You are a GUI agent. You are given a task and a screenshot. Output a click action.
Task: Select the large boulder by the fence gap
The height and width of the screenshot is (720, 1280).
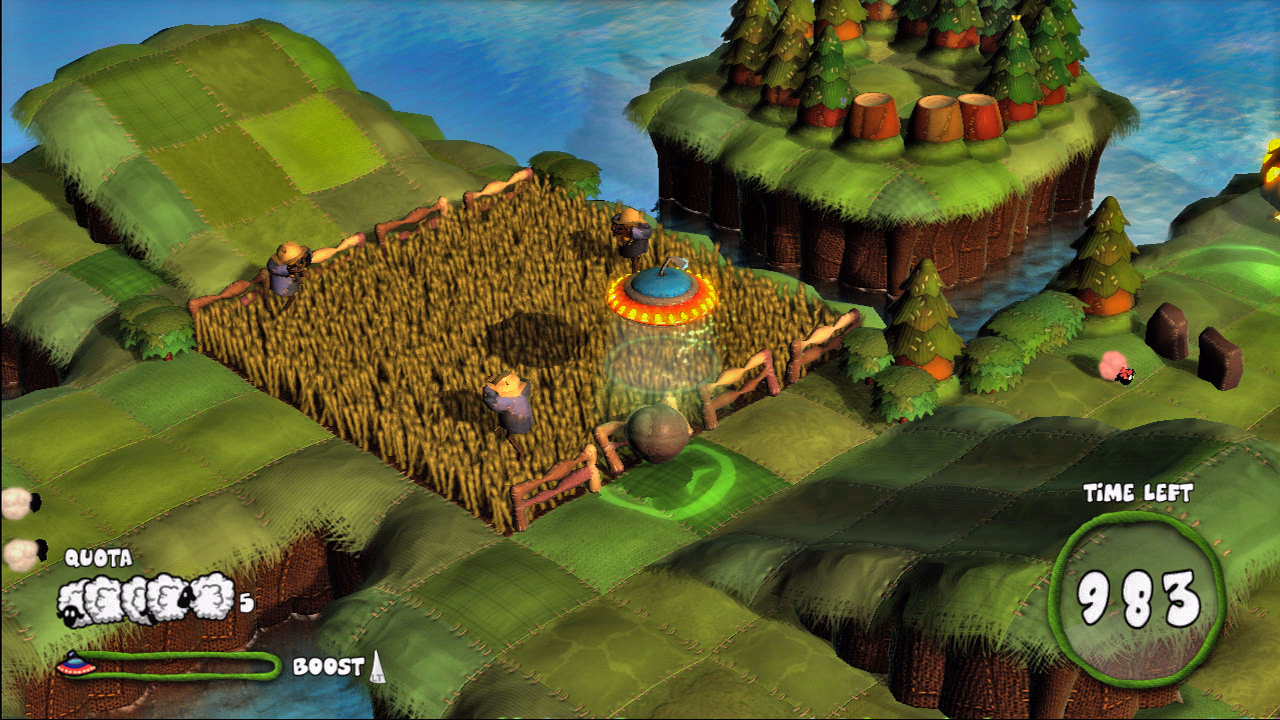[x=657, y=432]
